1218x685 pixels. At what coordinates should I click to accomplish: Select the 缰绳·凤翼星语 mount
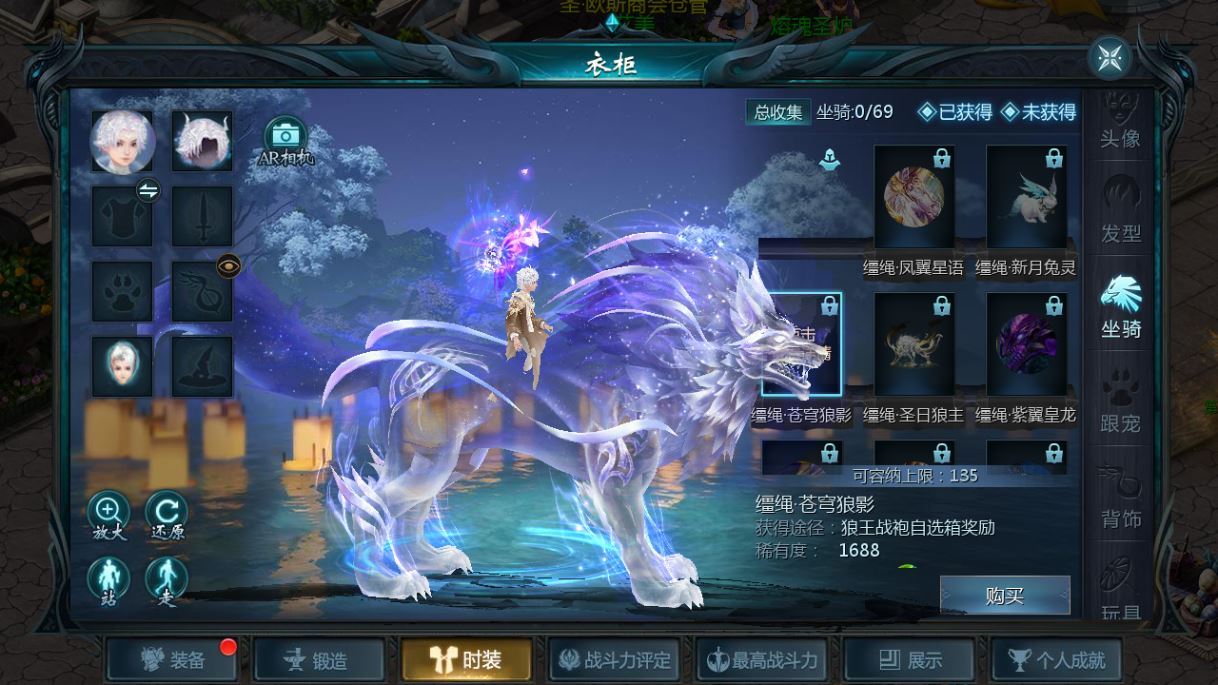[914, 199]
